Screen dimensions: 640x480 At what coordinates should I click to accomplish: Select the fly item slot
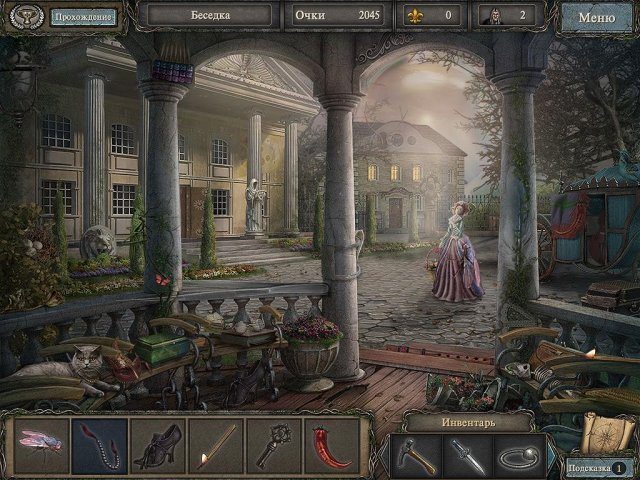click(x=42, y=445)
